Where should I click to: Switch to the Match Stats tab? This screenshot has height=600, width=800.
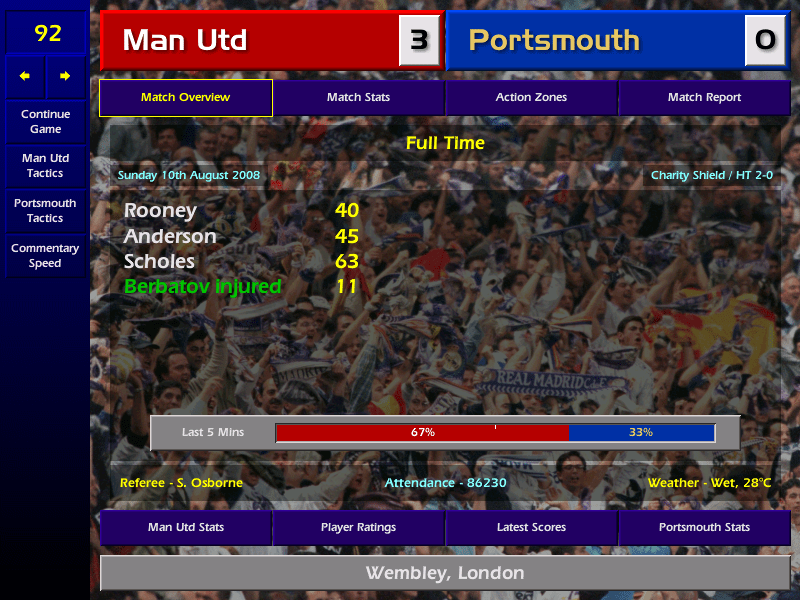(x=358, y=98)
